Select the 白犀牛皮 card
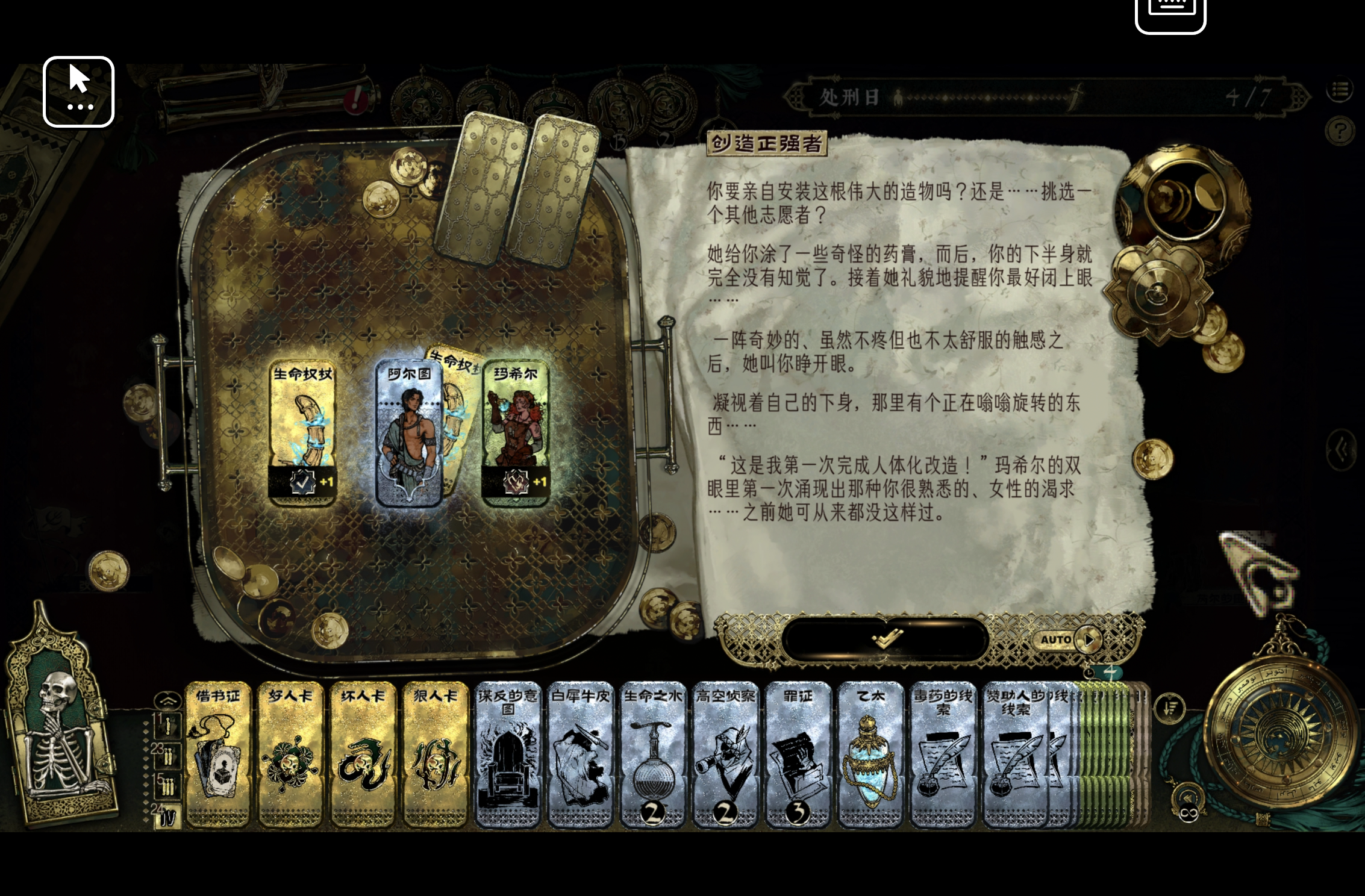 click(x=580, y=754)
